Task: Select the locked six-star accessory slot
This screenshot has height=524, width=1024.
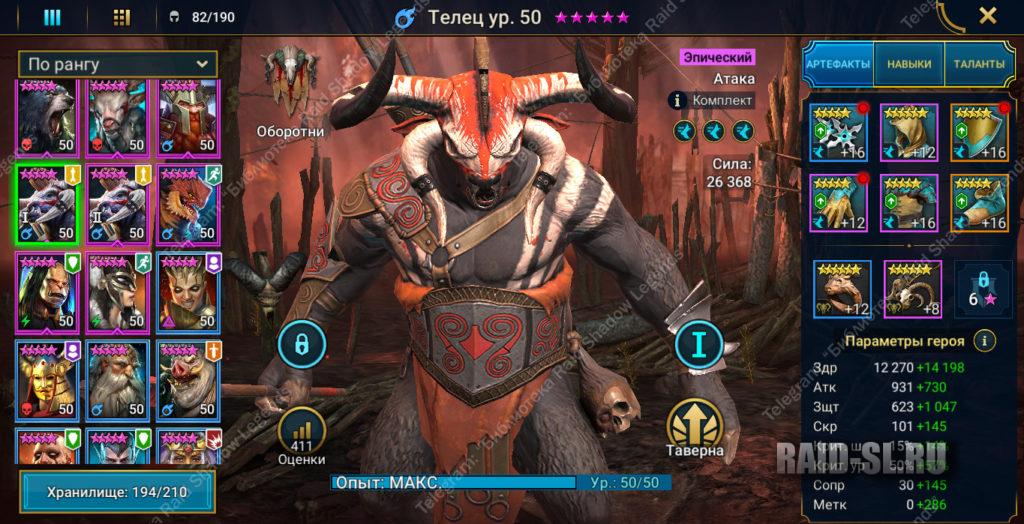Action: click(980, 288)
